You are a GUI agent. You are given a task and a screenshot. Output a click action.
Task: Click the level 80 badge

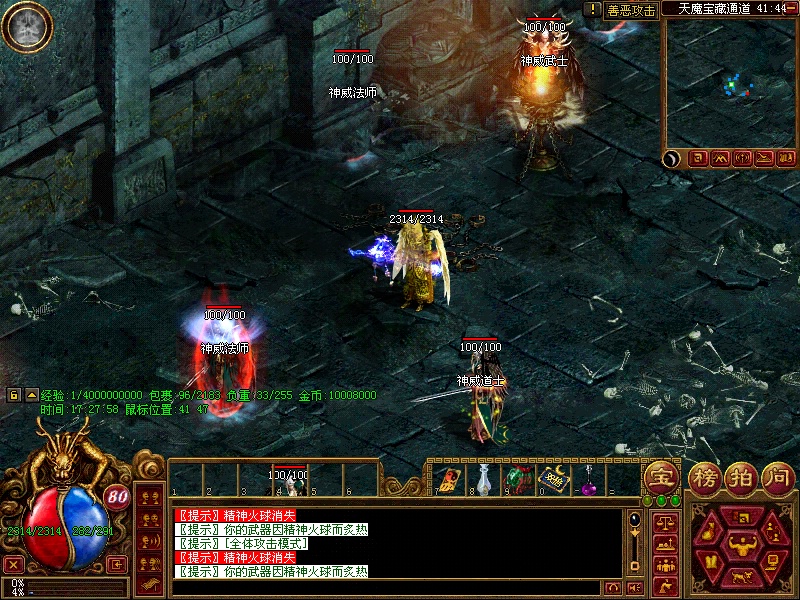117,496
